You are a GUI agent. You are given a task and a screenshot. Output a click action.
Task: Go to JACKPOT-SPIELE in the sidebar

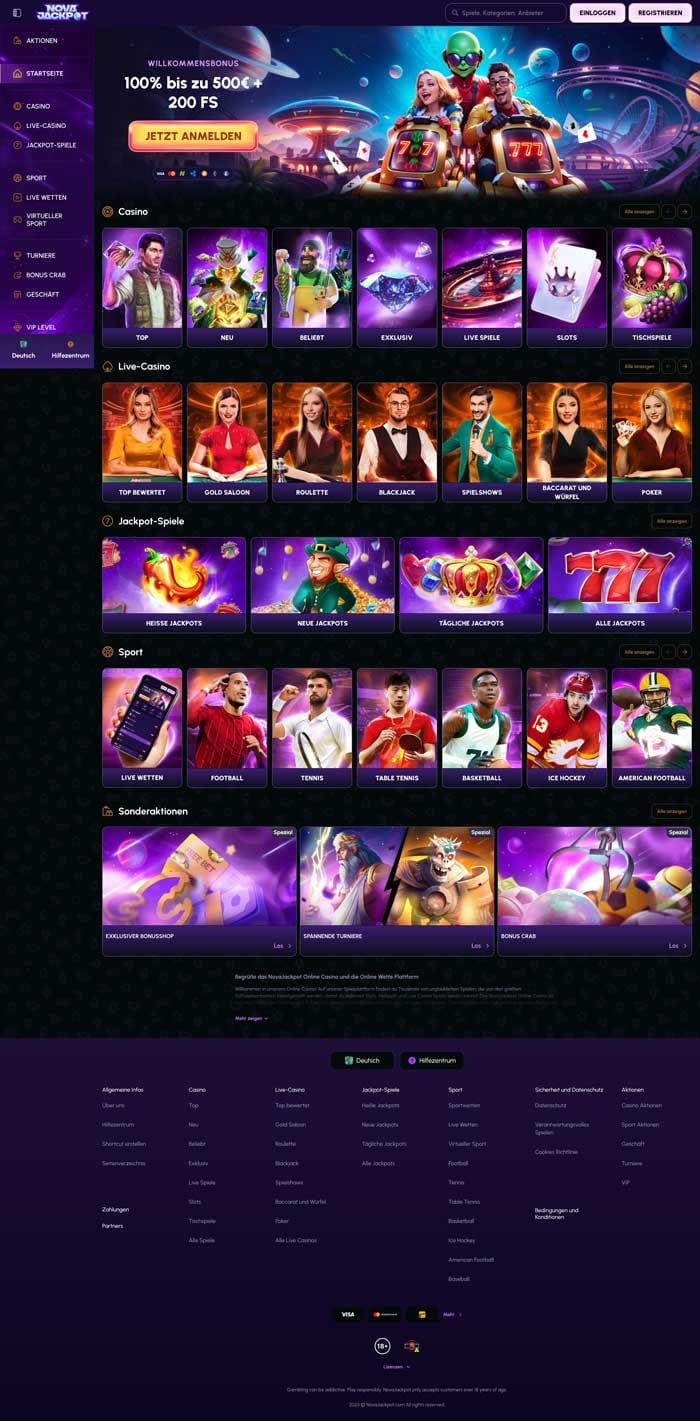pyautogui.click(x=51, y=145)
